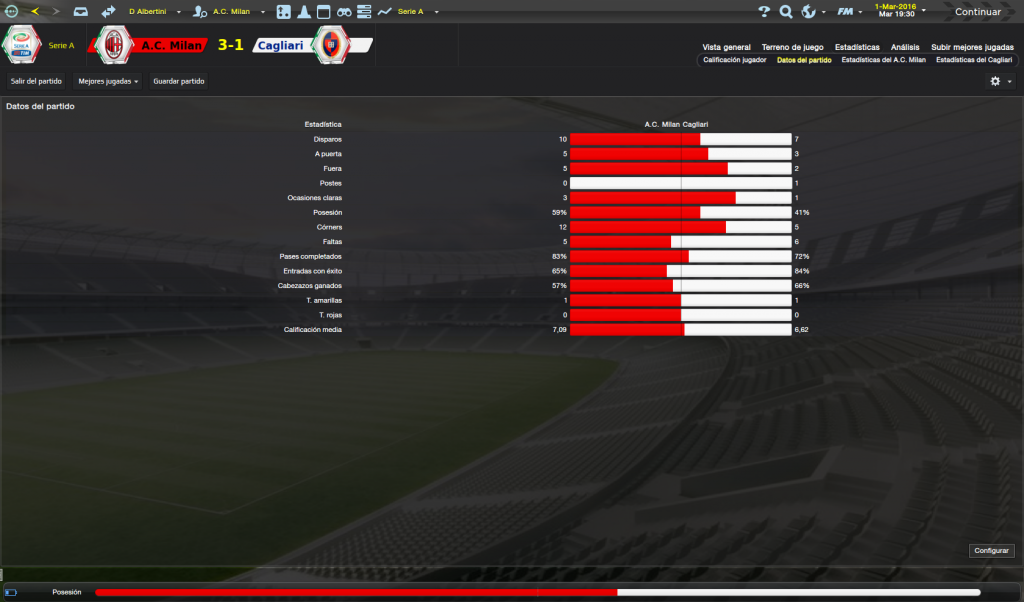The width and height of the screenshot is (1024, 602).
Task: Select the Estadísticas tab
Action: click(x=857, y=47)
